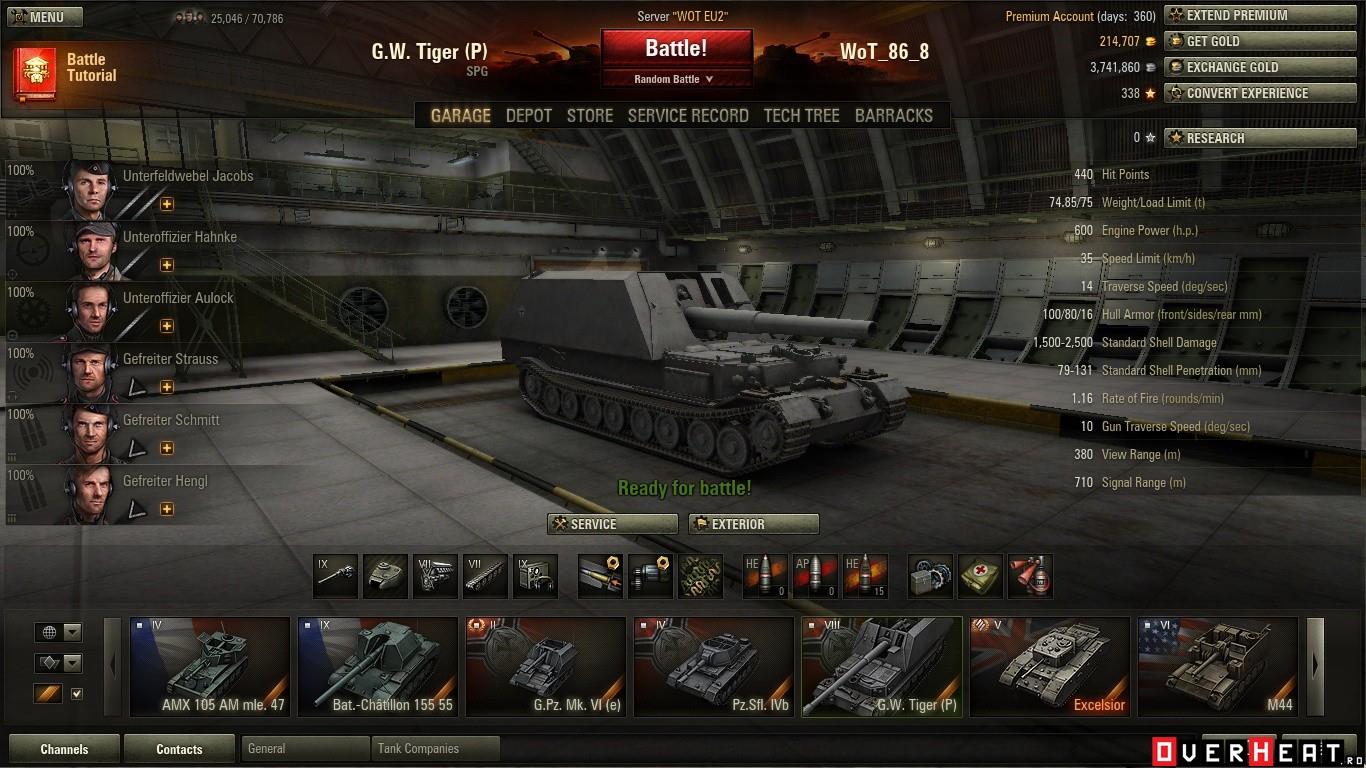Open the main MENU button
The image size is (1366, 768).
coord(45,17)
